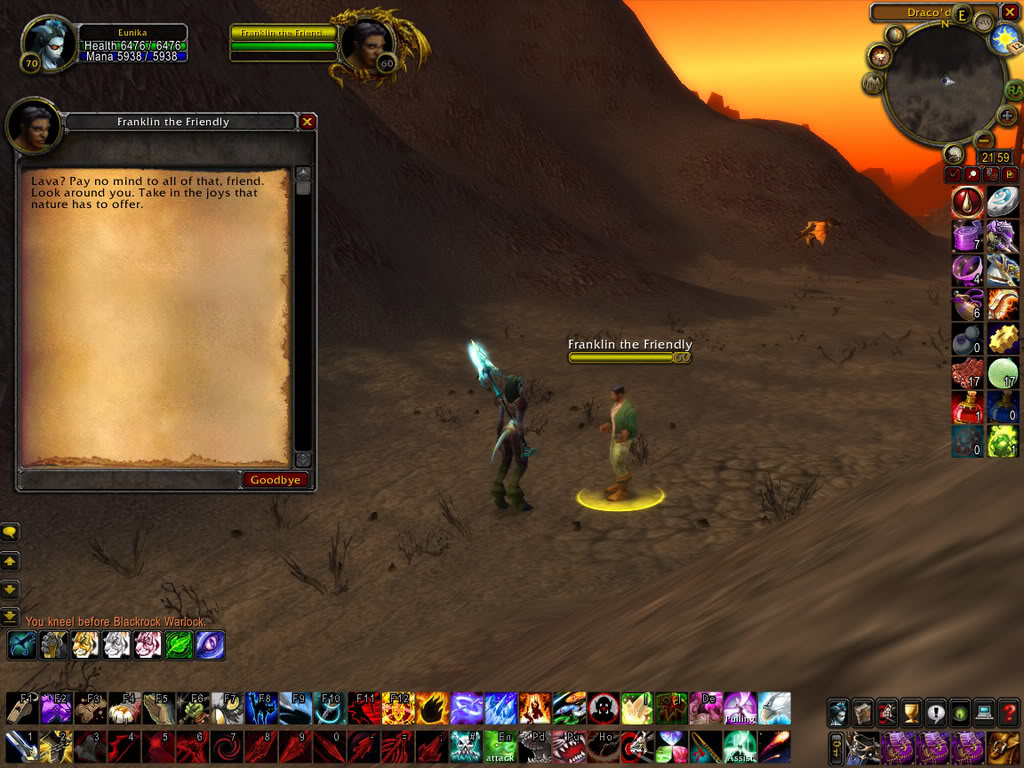Select Eunika's player portrait
The width and height of the screenshot is (1024, 768).
pos(48,43)
